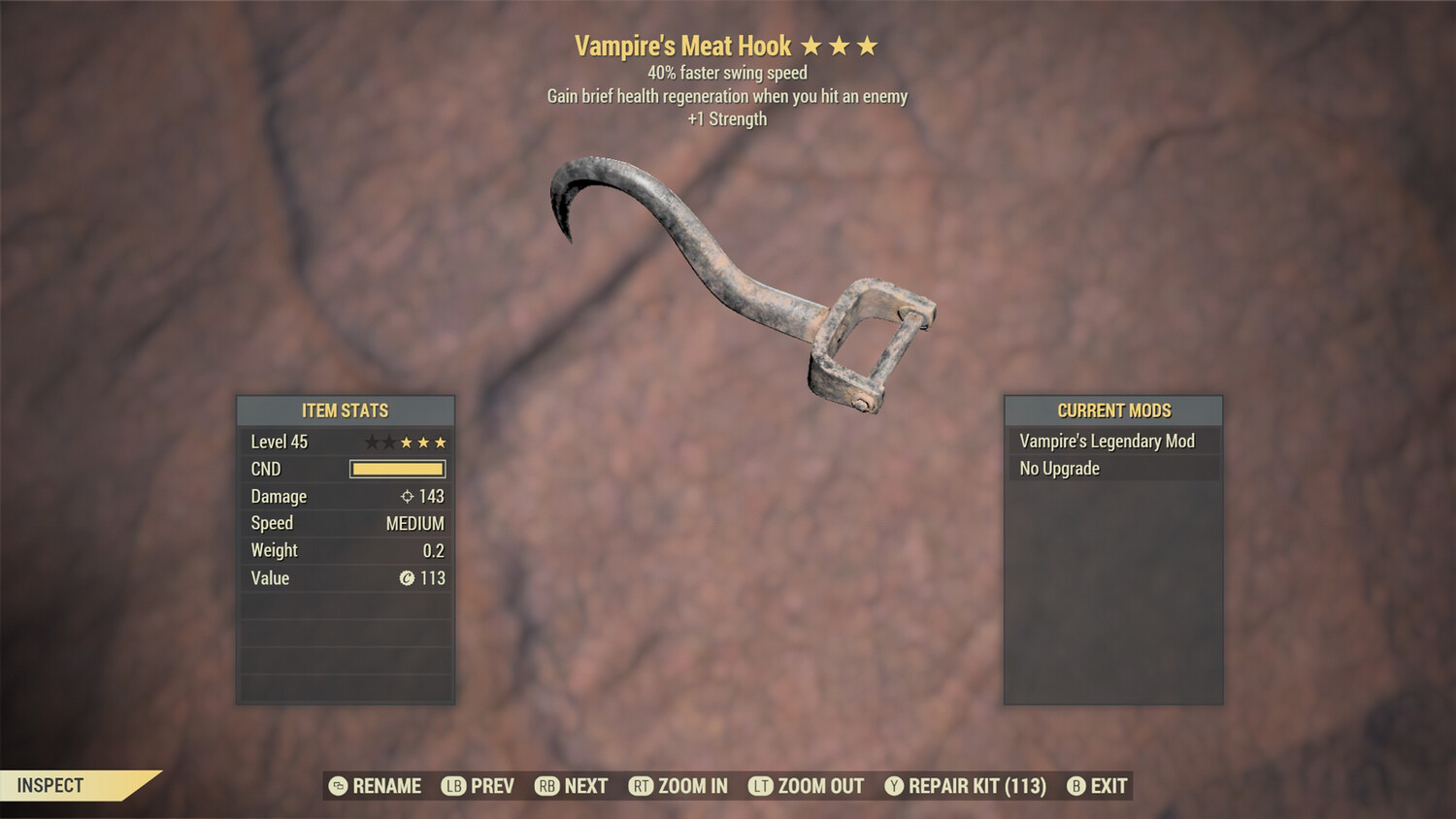Choose Zoom In on the item view
1456x819 pixels.
tap(678, 786)
